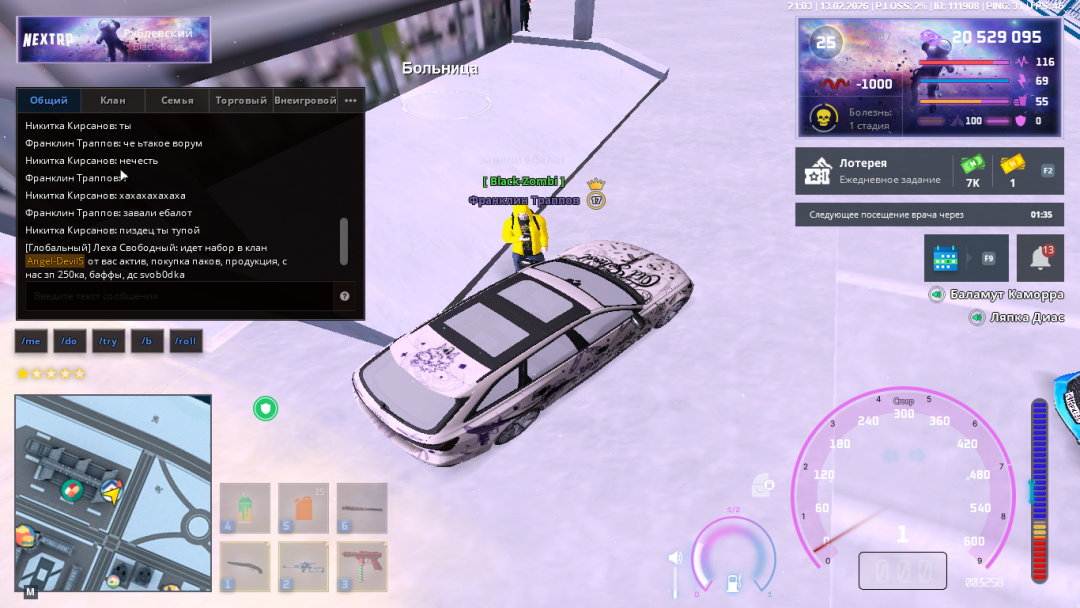This screenshot has width=1080, height=608.
Task: Activate the /roll chat command button
Action: (x=185, y=341)
